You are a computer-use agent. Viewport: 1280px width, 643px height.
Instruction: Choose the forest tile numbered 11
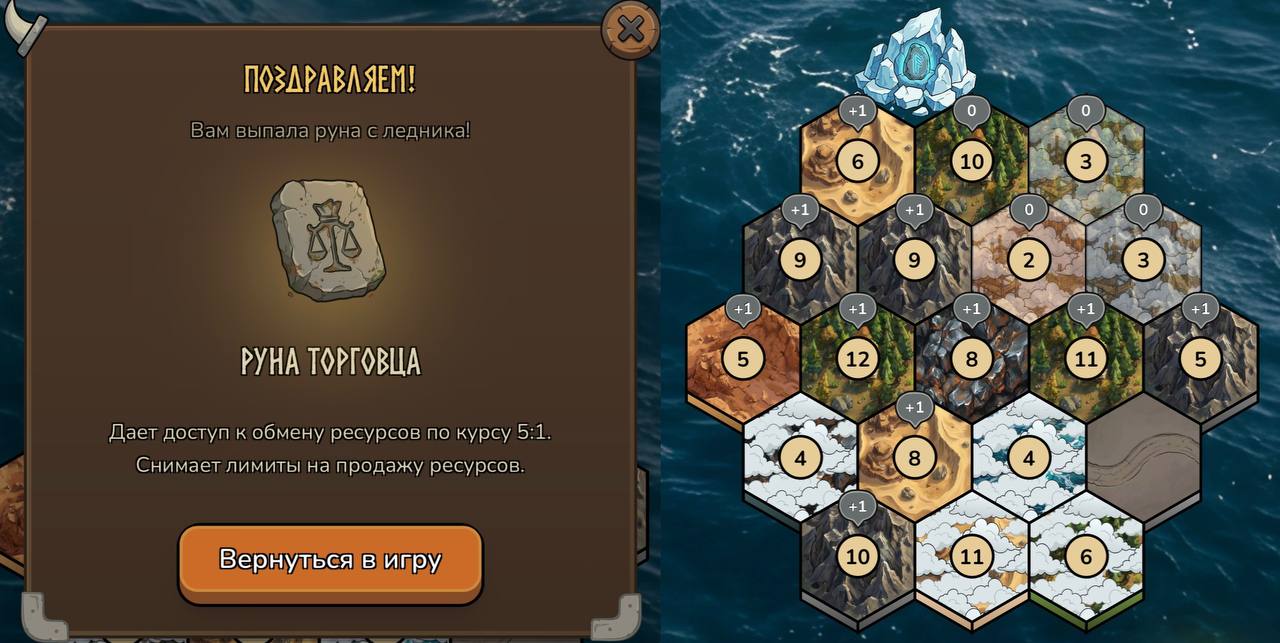[1085, 358]
